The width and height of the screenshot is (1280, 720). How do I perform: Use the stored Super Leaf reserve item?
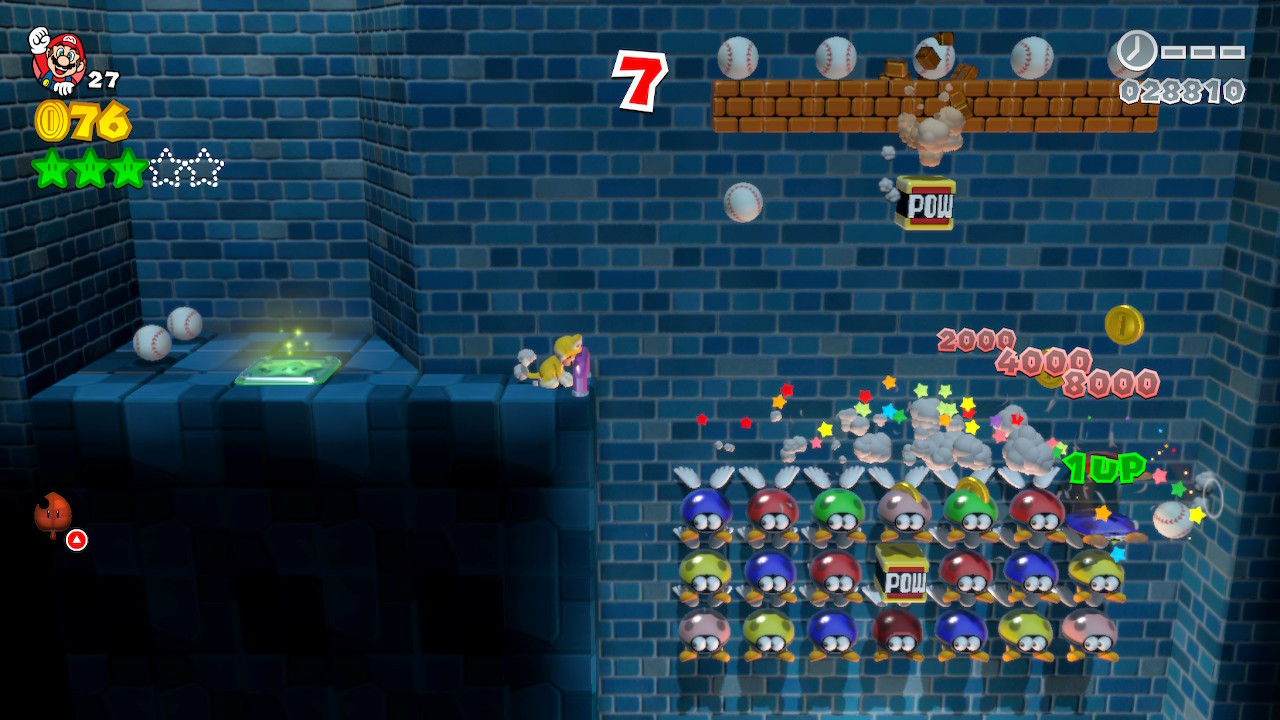[53, 516]
